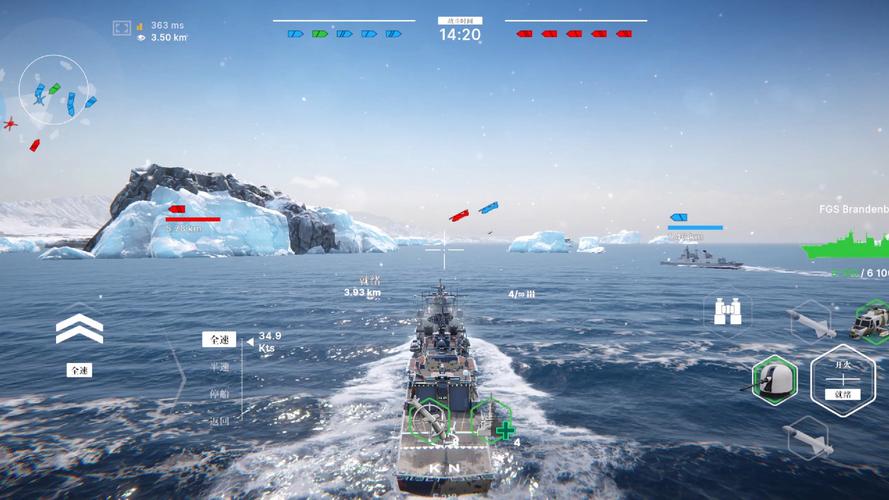Launch the helicopter

tap(871, 322)
